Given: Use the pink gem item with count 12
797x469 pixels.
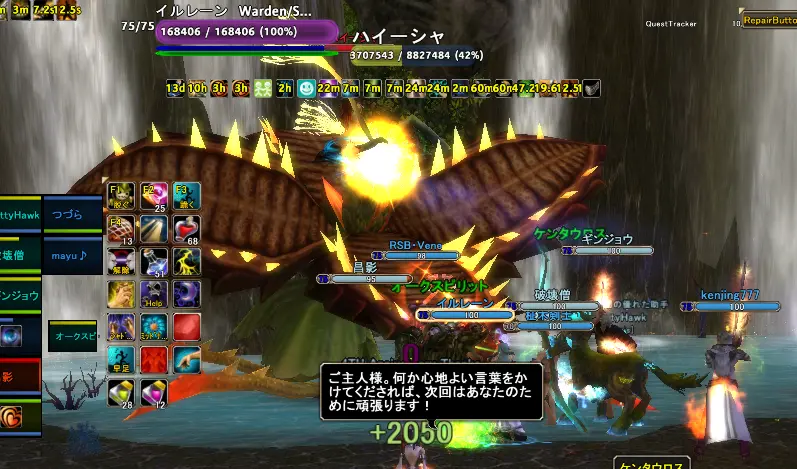Looking at the screenshot, I should pyautogui.click(x=153, y=391).
